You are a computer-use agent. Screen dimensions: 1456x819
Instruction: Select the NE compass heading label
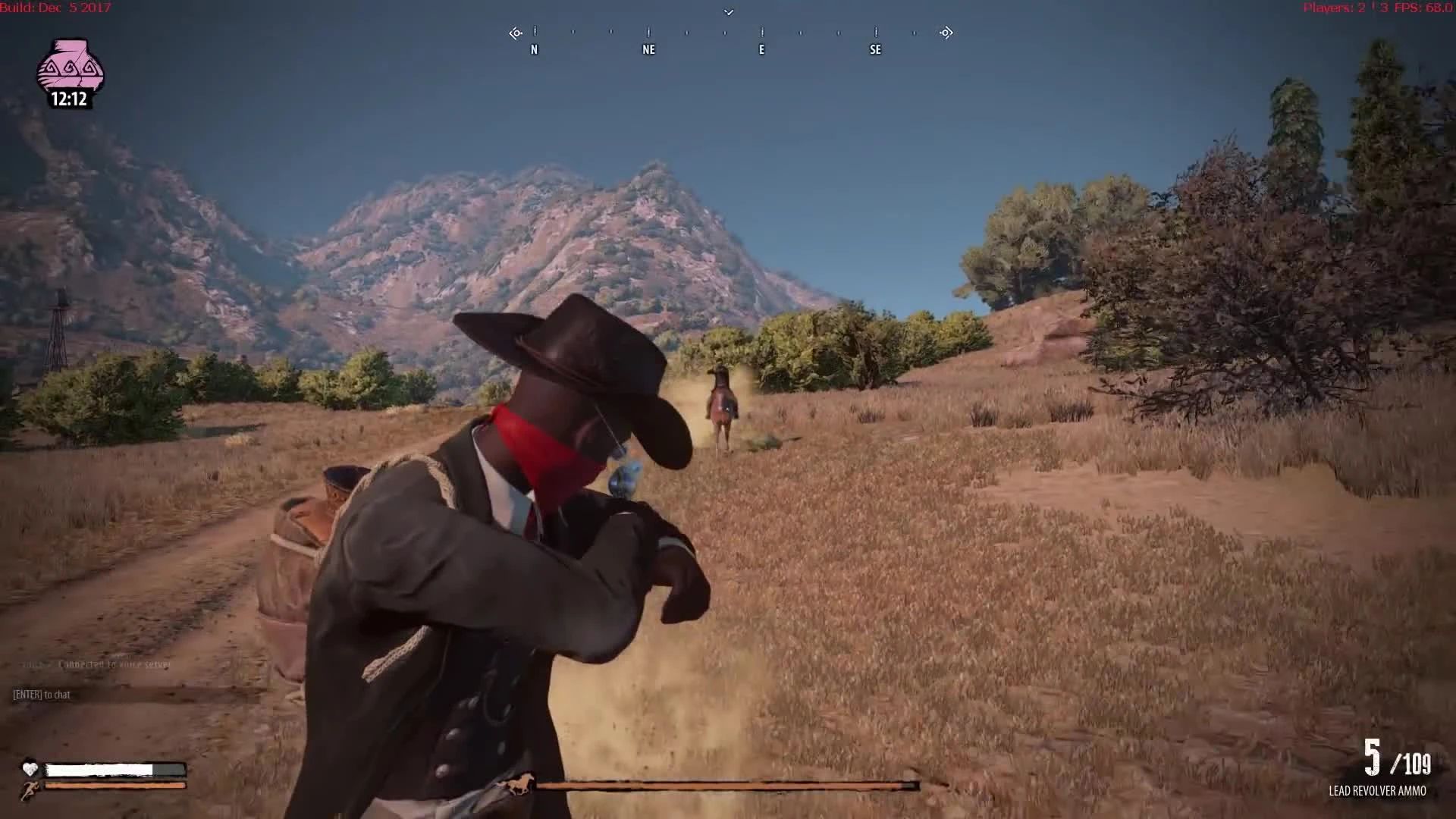[x=648, y=49]
